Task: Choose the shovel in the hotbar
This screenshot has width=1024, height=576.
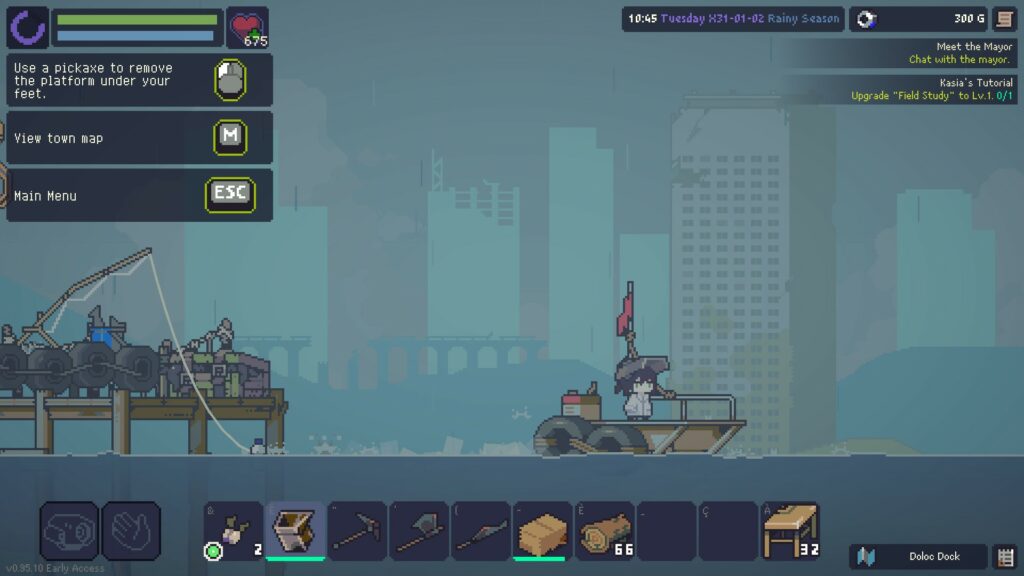Action: pyautogui.click(x=419, y=530)
